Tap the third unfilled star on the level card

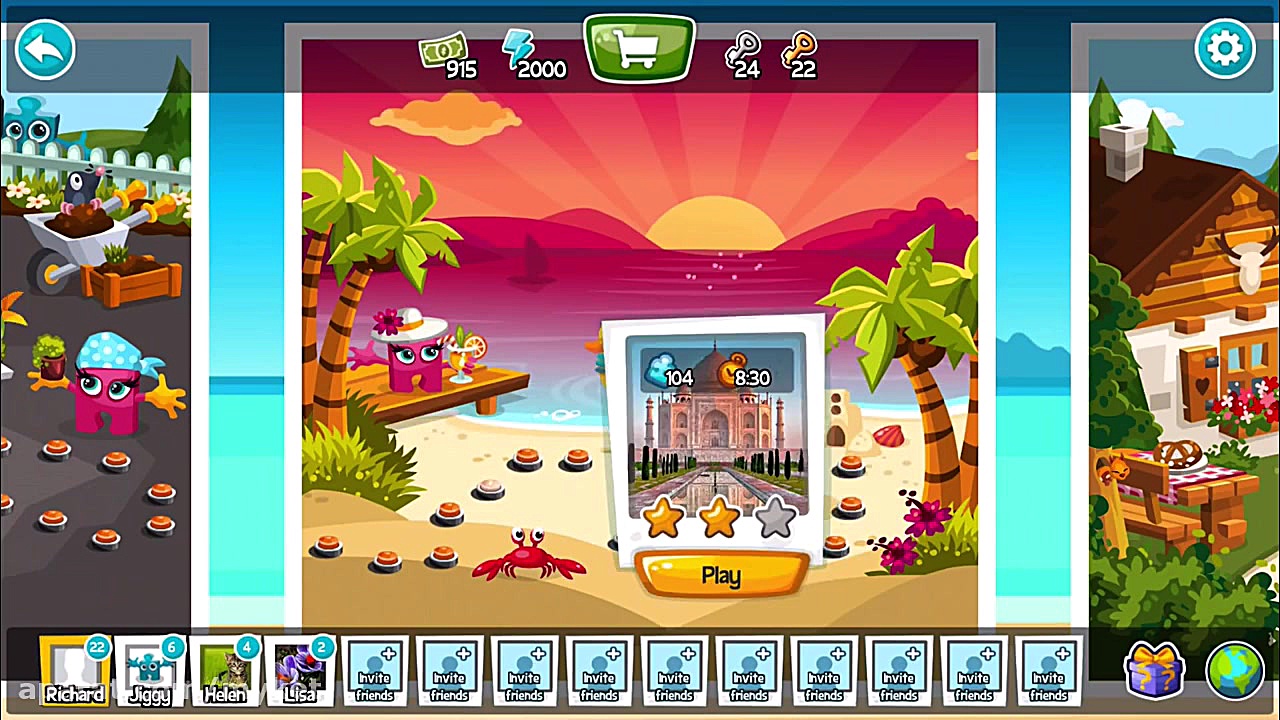click(776, 517)
